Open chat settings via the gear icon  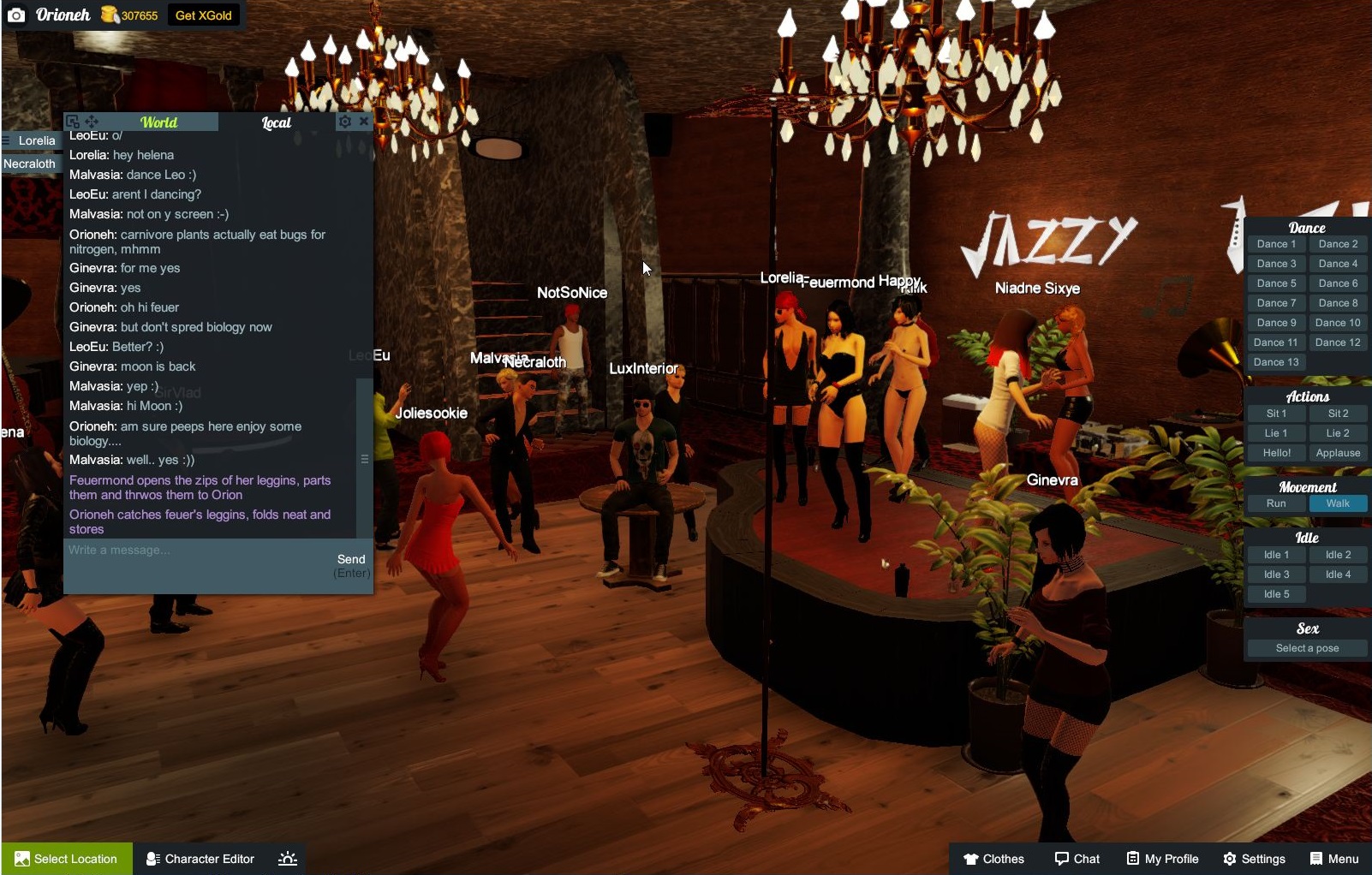tap(345, 121)
